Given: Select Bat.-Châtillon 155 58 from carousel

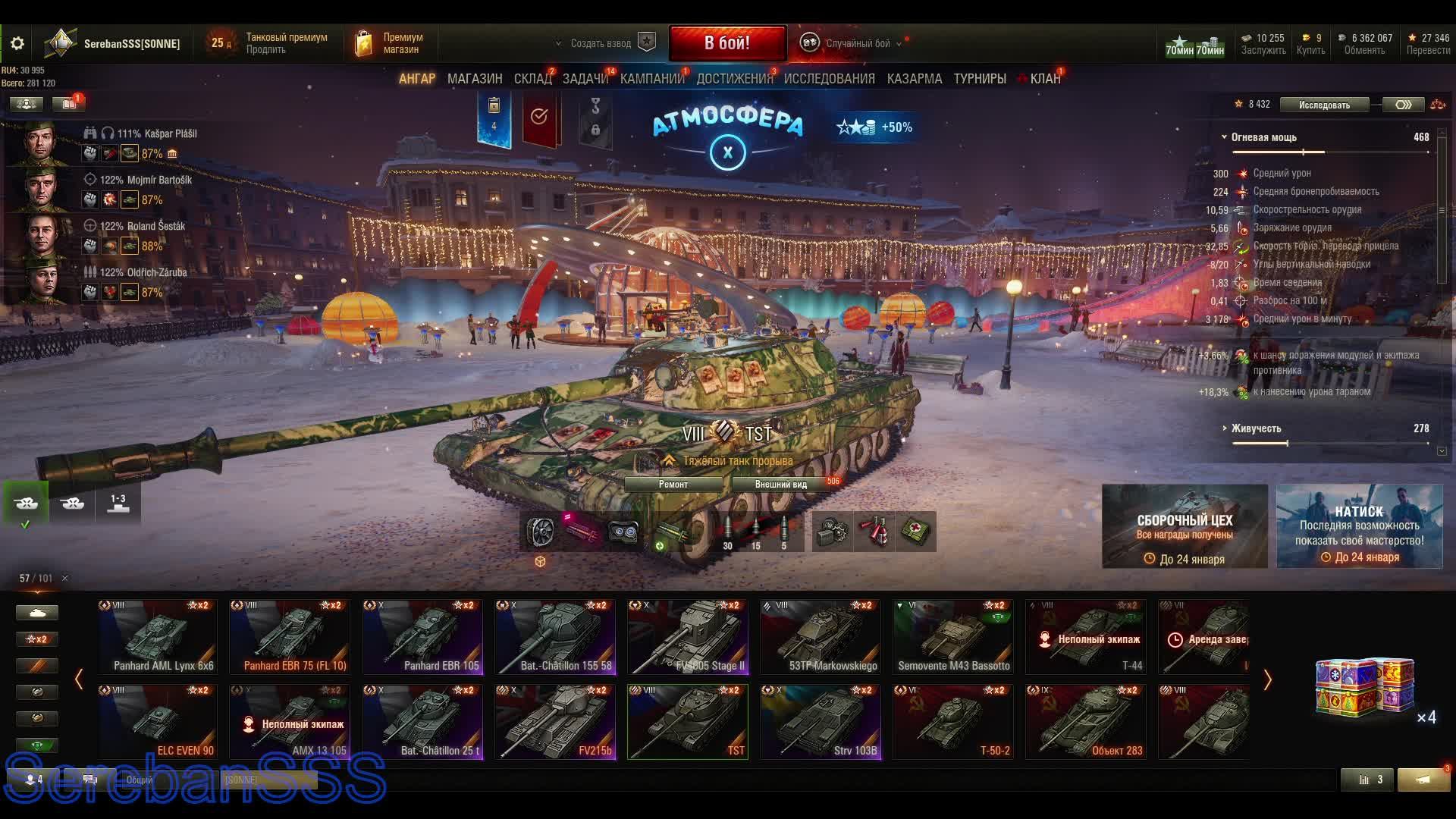Looking at the screenshot, I should 555,636.
